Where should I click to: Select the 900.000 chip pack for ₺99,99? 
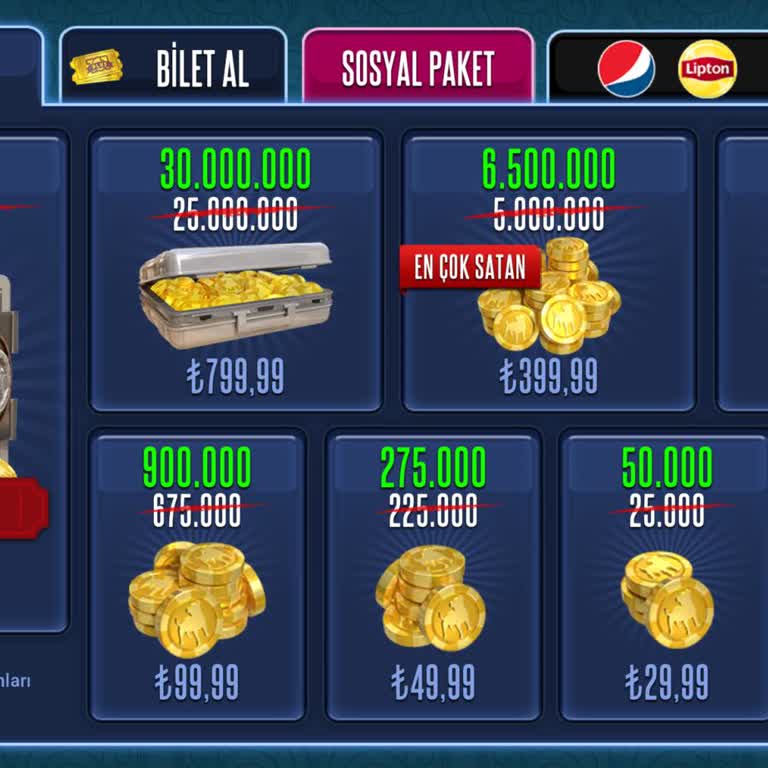197,575
